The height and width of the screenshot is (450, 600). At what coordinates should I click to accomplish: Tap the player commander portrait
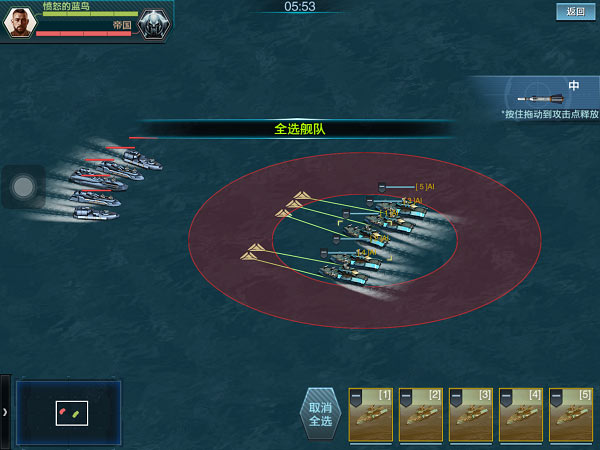pos(20,22)
